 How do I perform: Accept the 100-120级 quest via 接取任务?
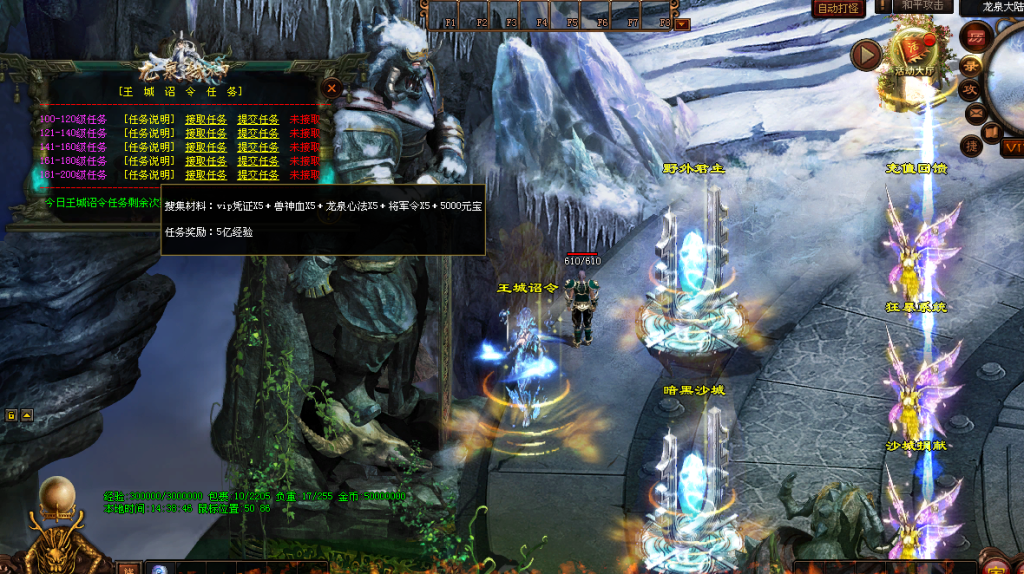click(205, 119)
